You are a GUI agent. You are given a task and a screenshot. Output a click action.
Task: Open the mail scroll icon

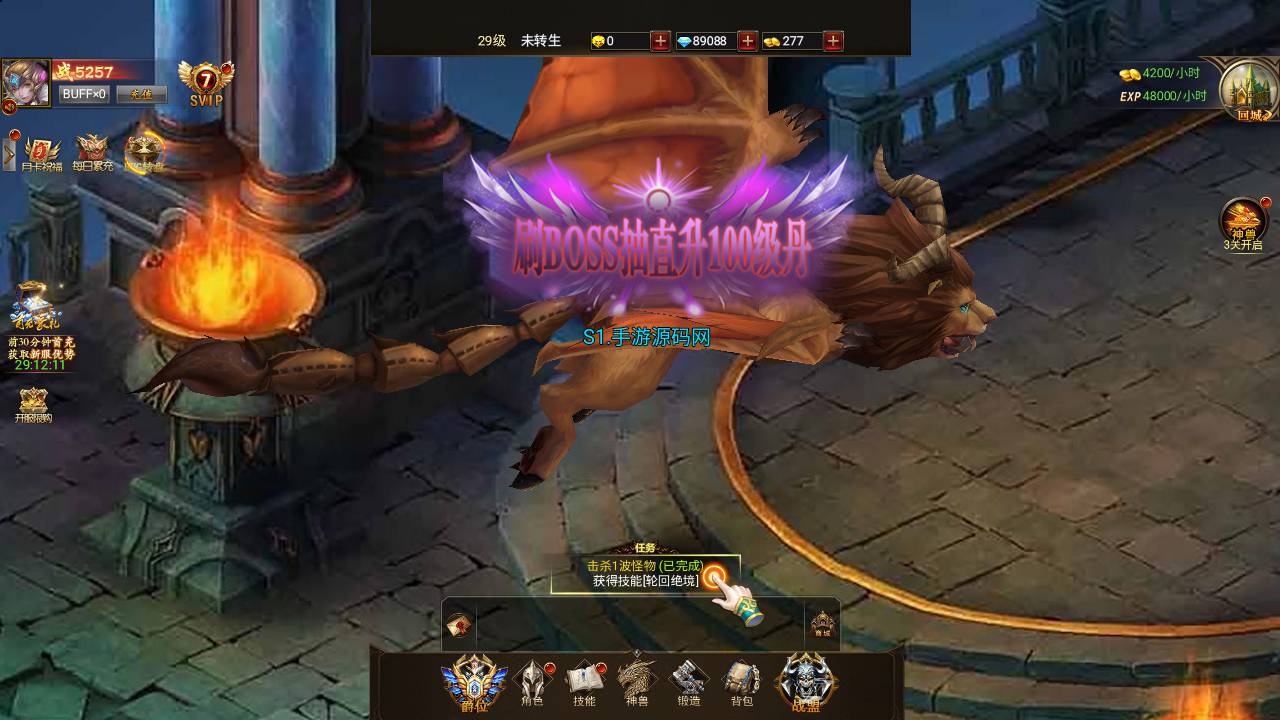(459, 624)
